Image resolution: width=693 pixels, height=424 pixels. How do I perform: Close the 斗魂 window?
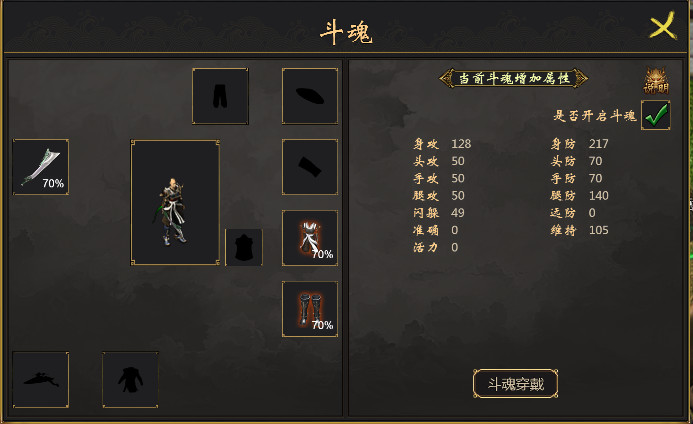pos(662,26)
